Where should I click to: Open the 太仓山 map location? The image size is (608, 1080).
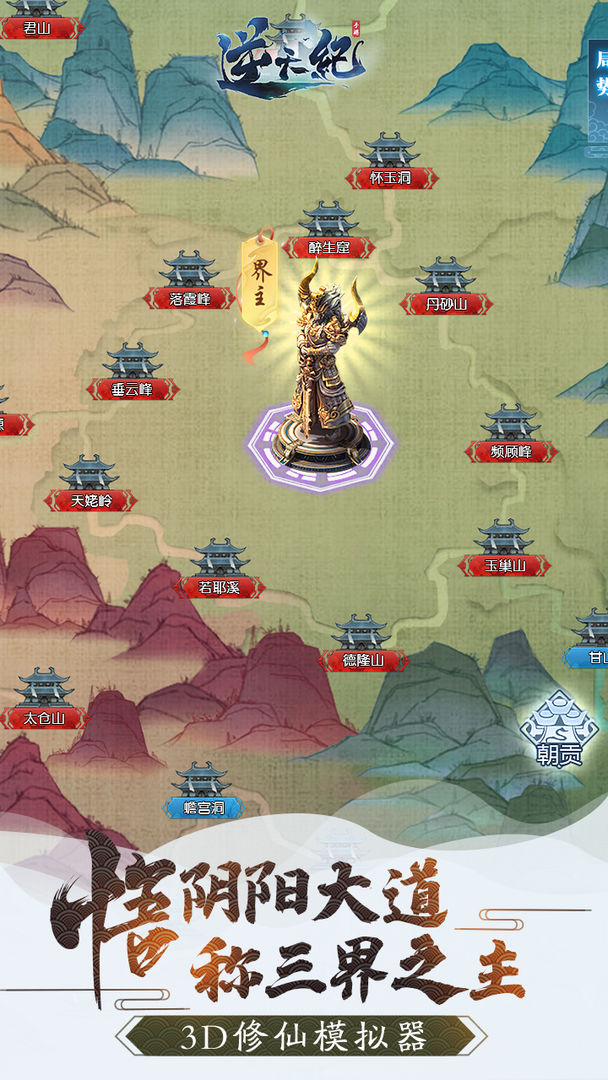point(44,704)
